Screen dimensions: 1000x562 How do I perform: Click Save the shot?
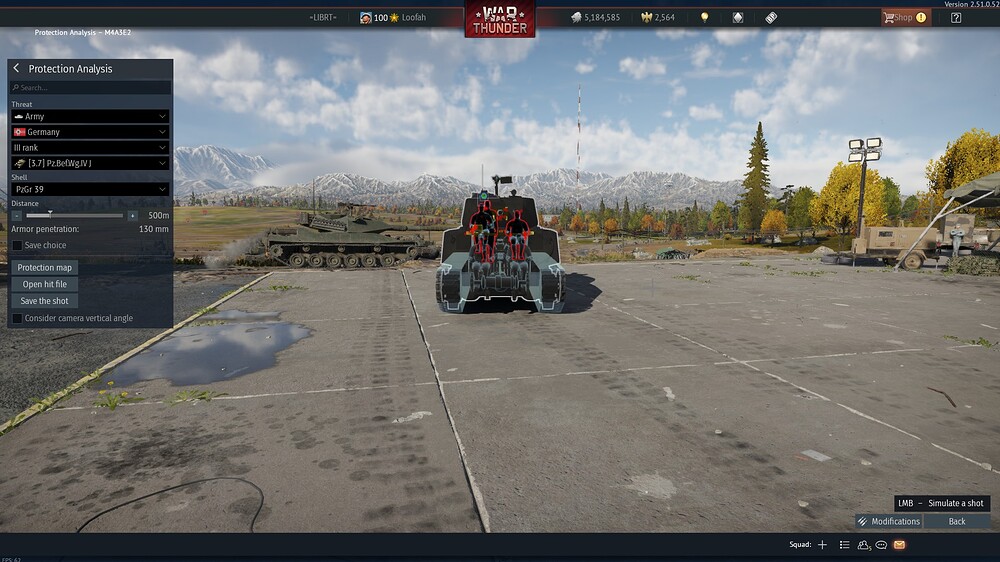pos(45,301)
